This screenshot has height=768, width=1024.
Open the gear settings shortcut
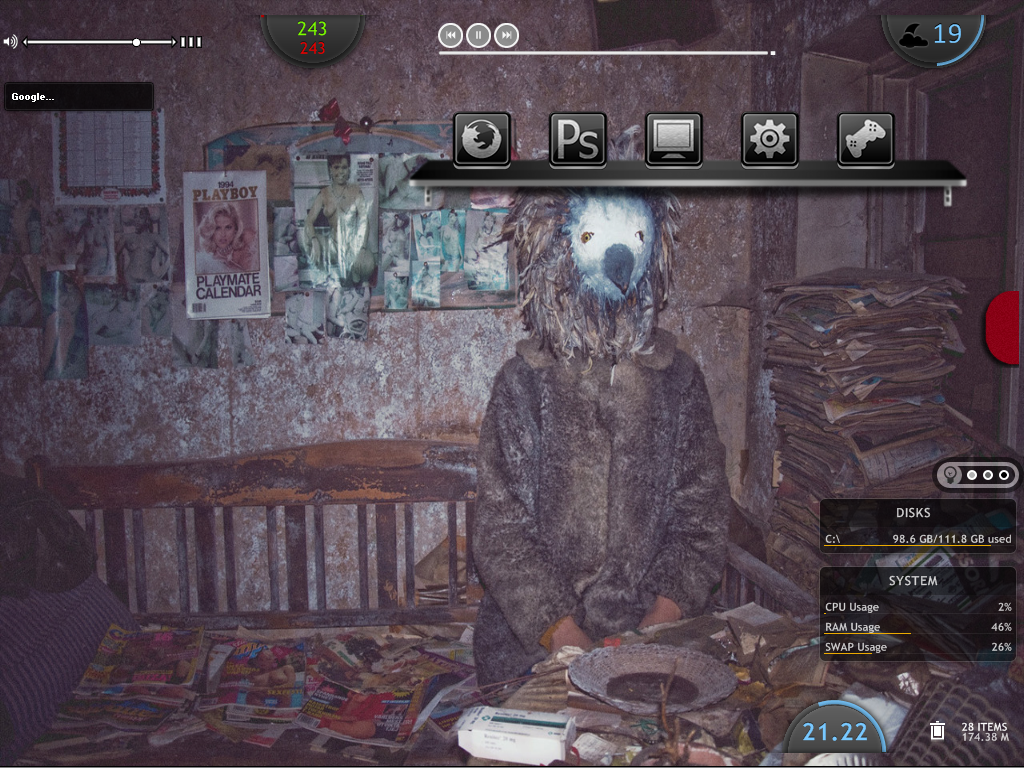click(x=769, y=138)
